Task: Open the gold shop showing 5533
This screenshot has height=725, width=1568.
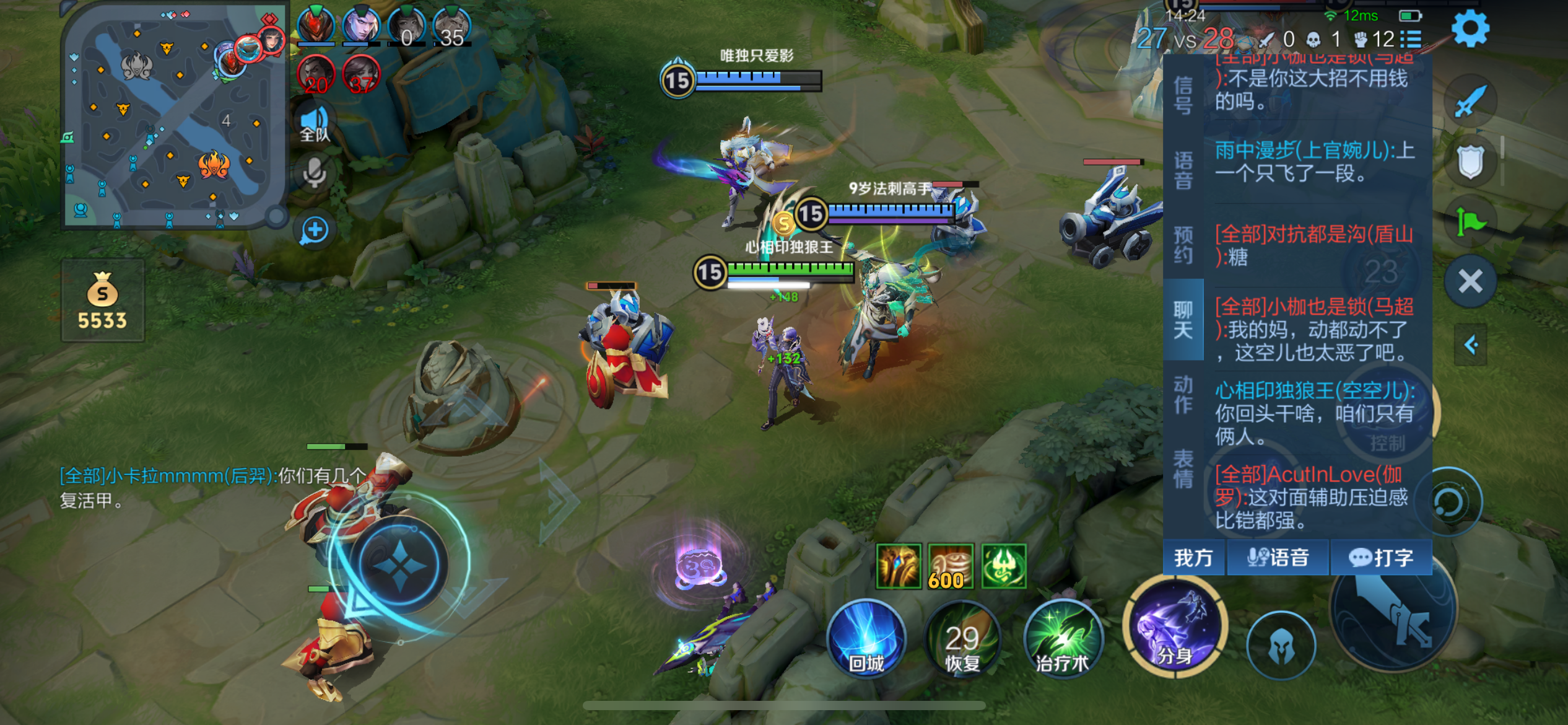Action: [x=103, y=301]
